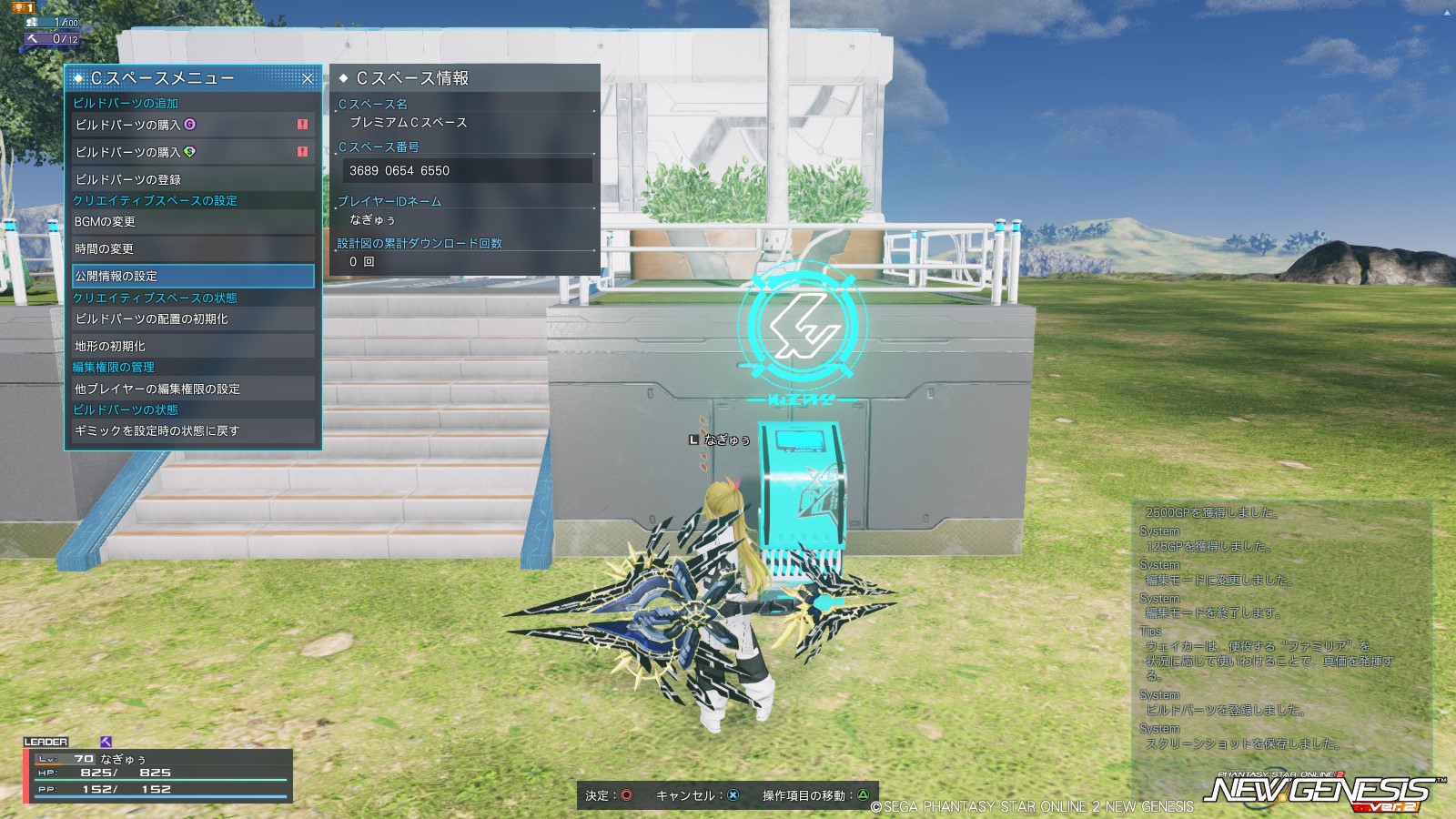Viewport: 1456px width, 819px height.
Task: Open 他プレイヤーの編集権限の設定 permissions entry
Action: tap(191, 388)
